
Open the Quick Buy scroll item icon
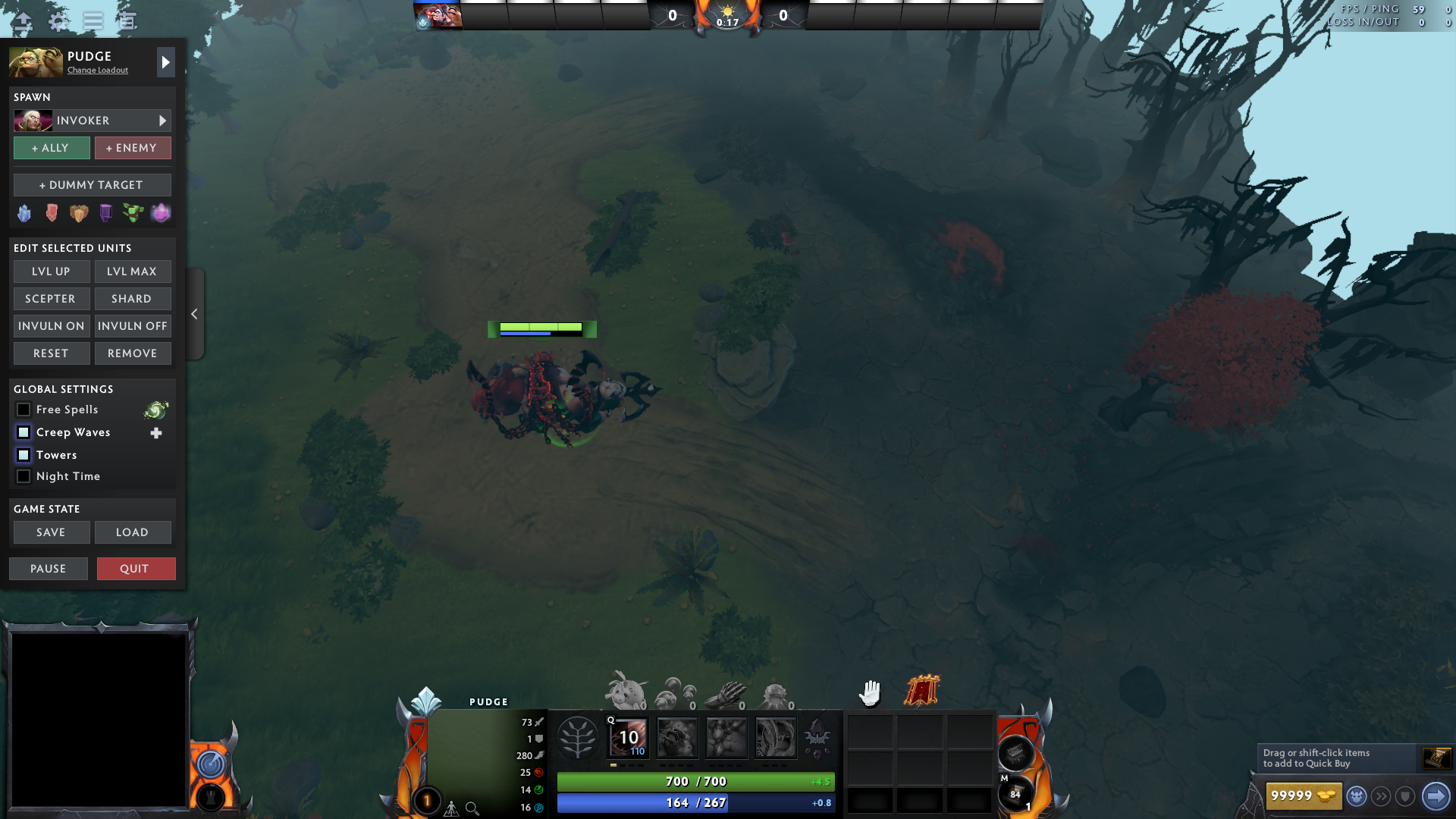pos(1436,758)
